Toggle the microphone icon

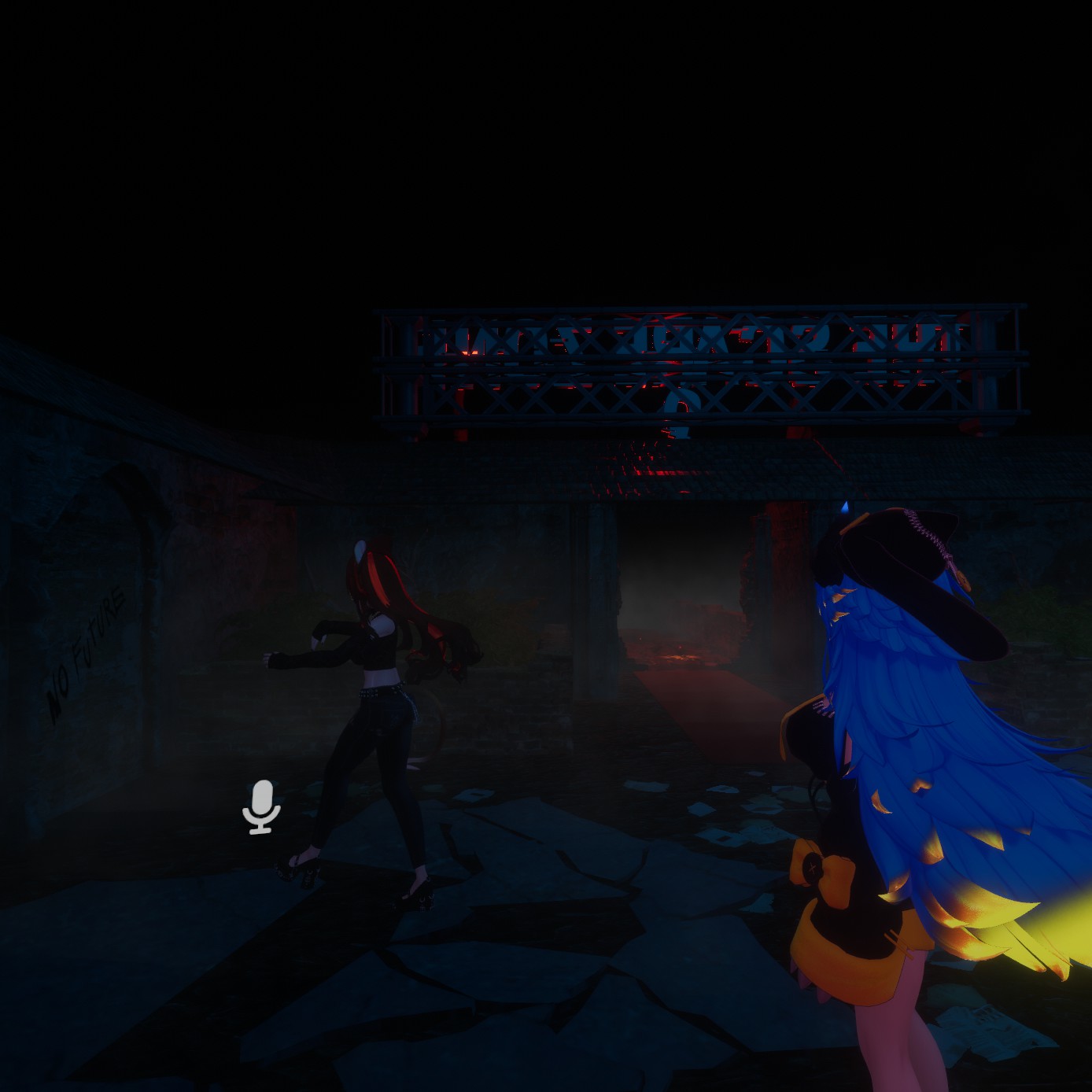coord(261,806)
